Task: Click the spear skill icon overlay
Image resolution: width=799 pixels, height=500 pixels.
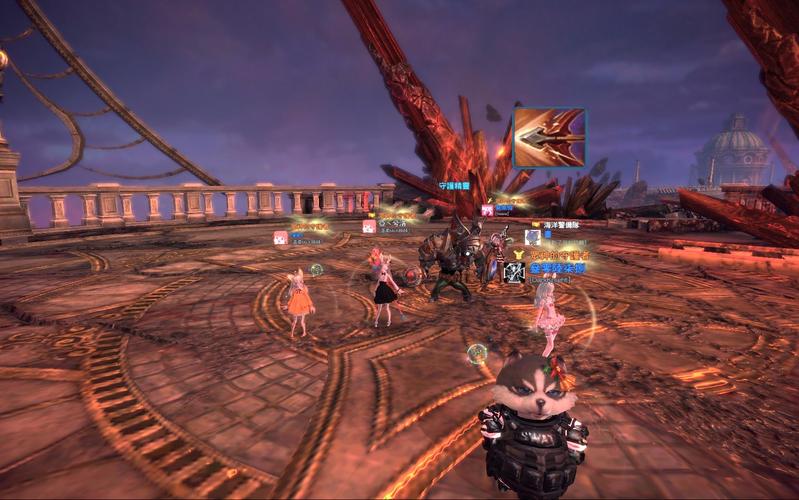Action: point(548,138)
